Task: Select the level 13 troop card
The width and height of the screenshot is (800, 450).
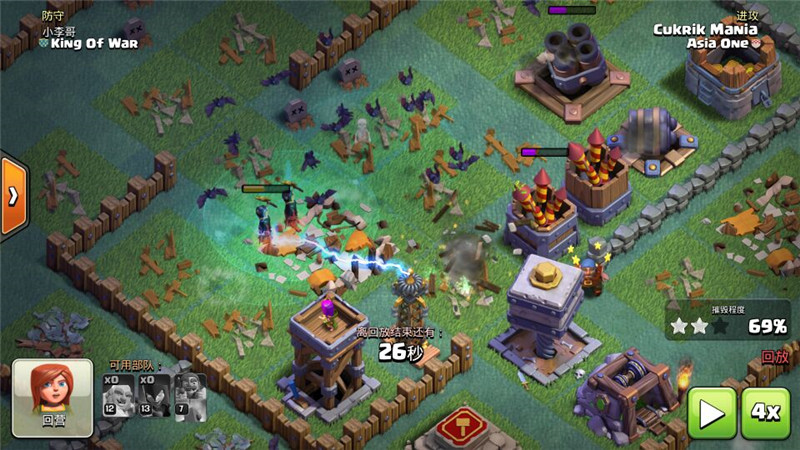Action: [155, 395]
